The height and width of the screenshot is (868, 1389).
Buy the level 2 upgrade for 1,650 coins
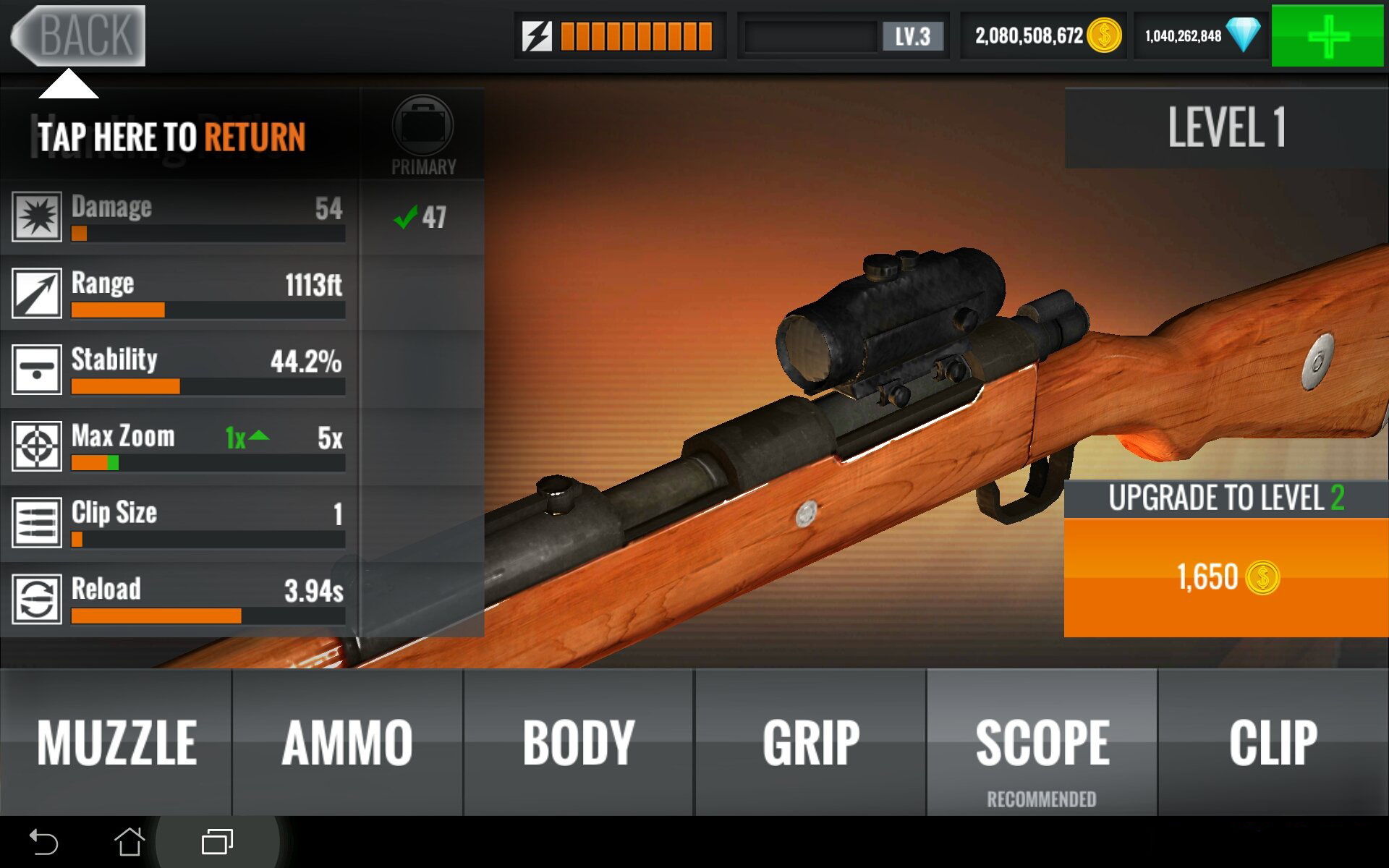point(1226,577)
